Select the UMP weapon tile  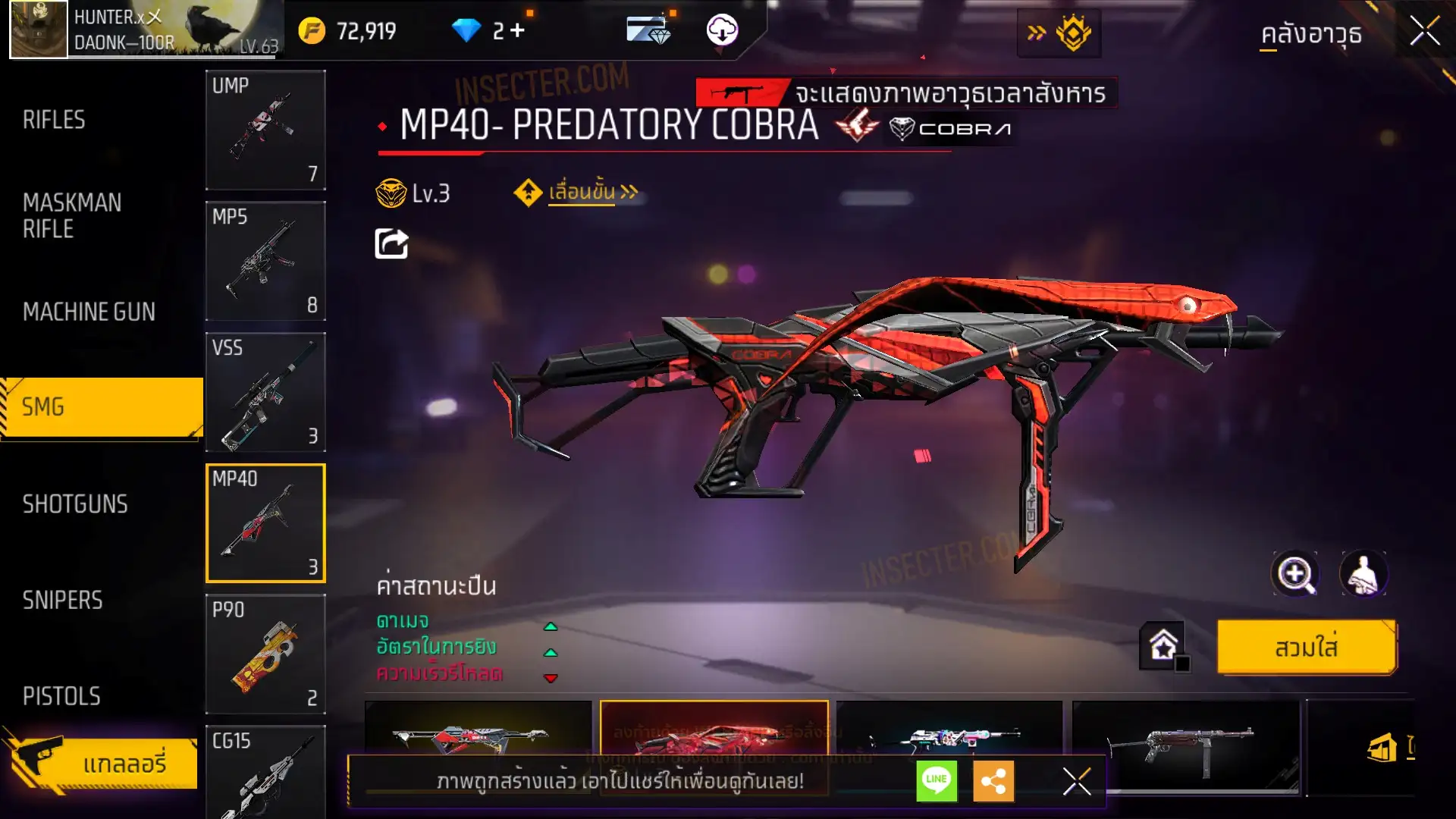pos(265,130)
